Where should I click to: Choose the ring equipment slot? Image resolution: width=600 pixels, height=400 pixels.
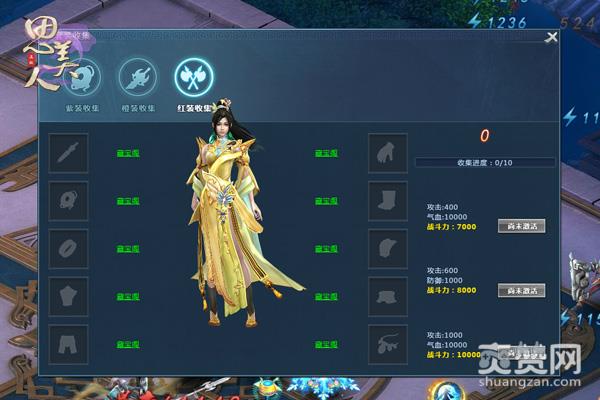click(x=69, y=249)
